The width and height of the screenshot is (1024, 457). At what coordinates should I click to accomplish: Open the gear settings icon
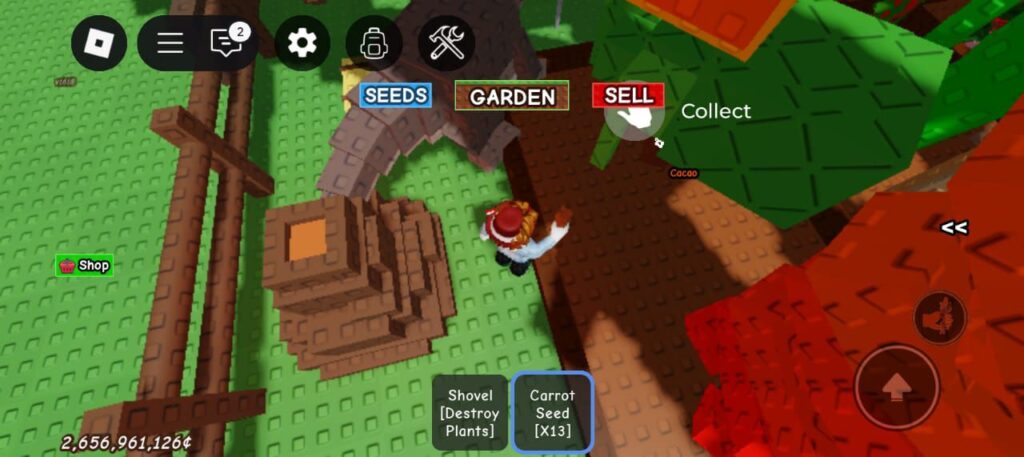(301, 43)
